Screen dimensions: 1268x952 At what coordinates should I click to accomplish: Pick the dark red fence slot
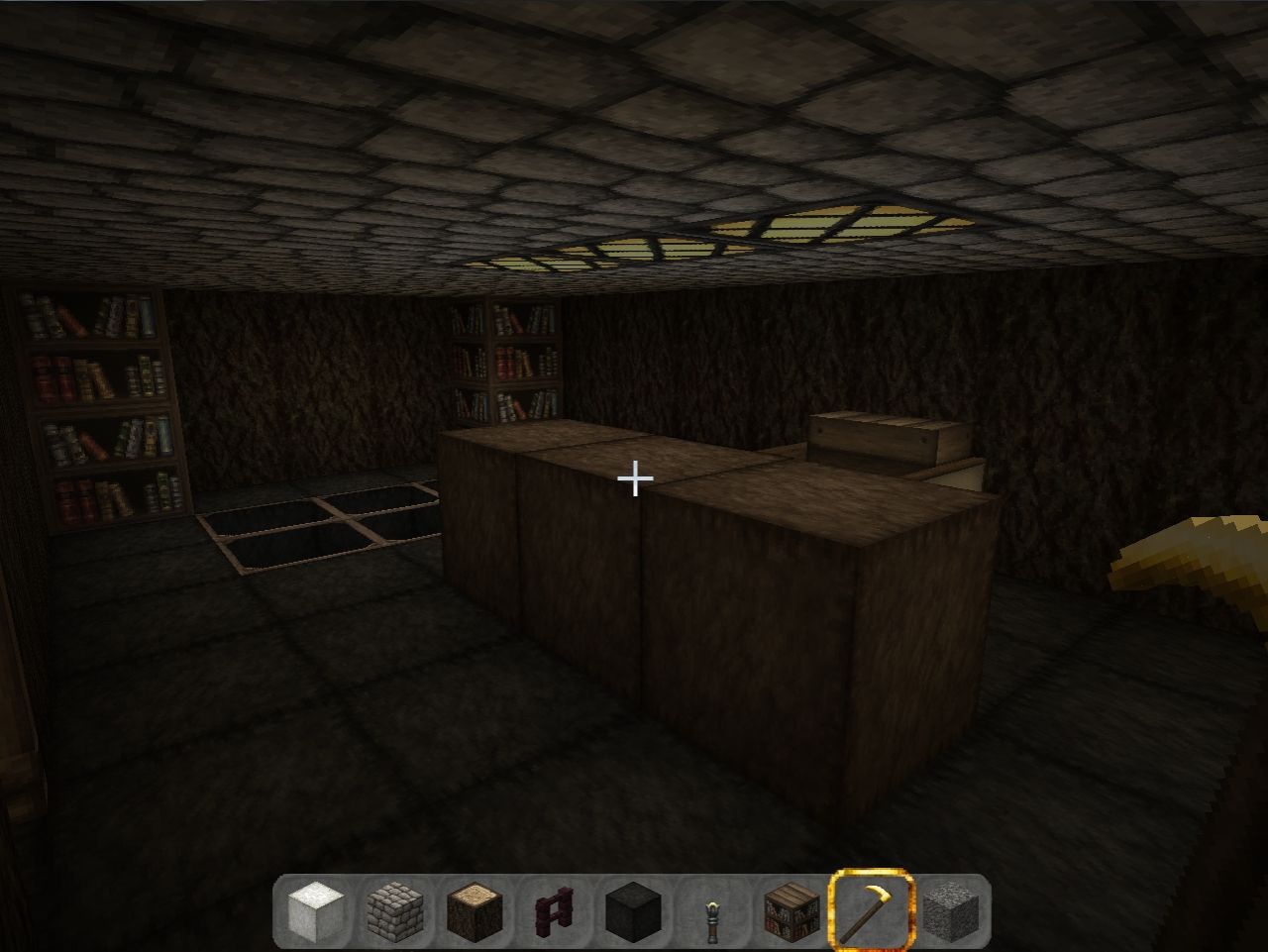tap(554, 909)
